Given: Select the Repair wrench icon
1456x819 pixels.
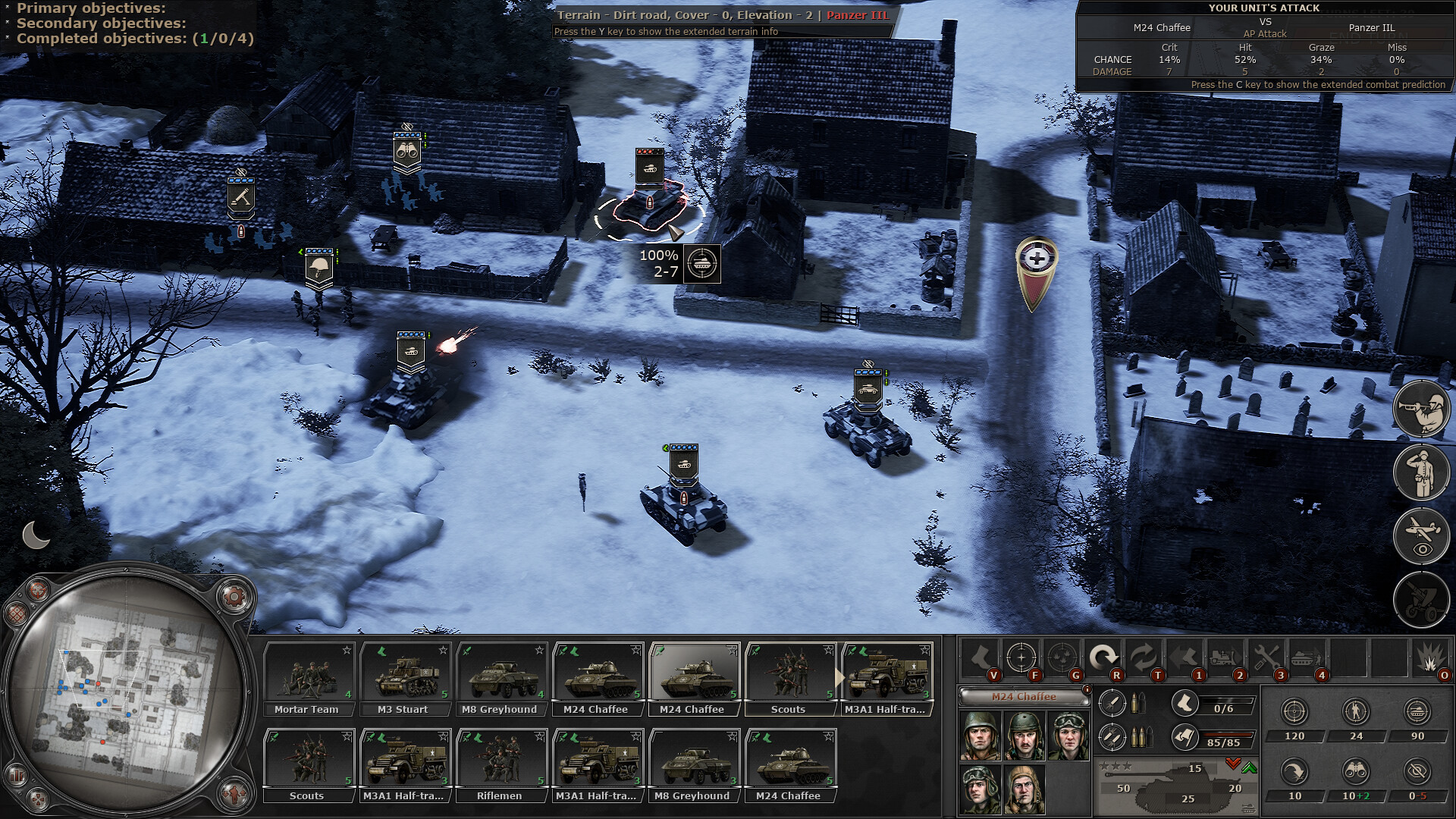Looking at the screenshot, I should point(1266,658).
